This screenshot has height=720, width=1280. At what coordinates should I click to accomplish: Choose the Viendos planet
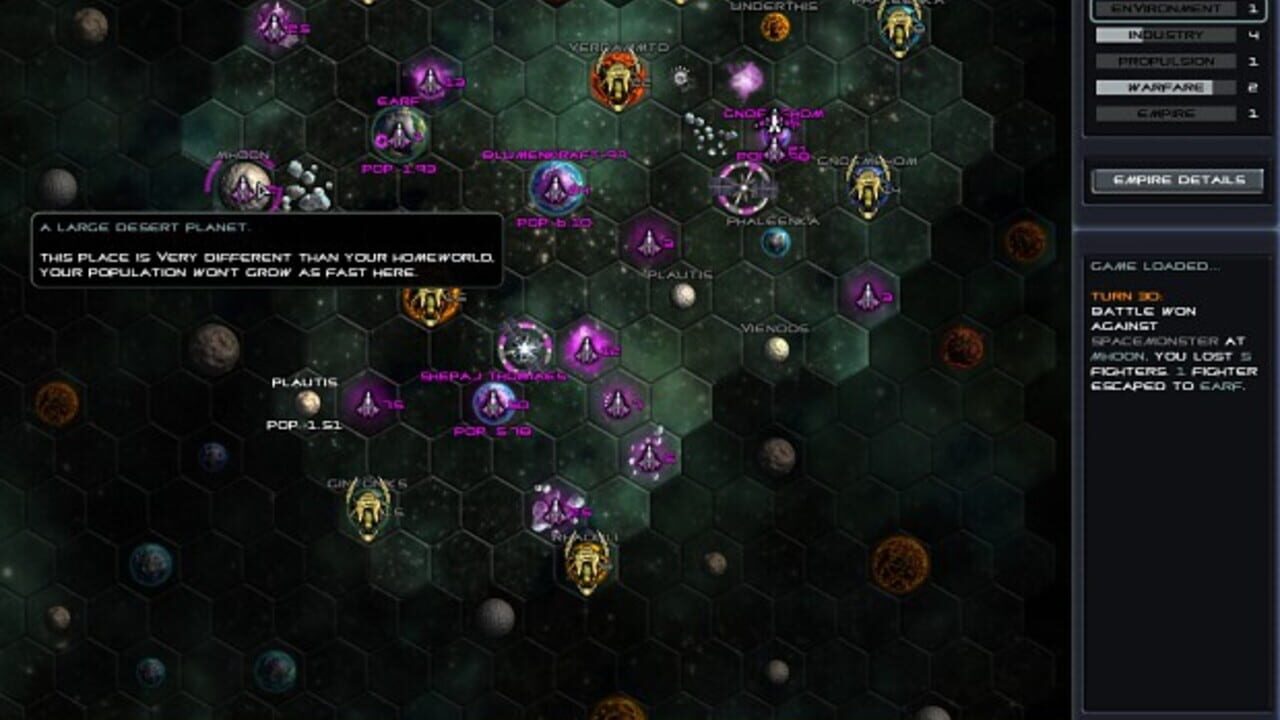click(x=777, y=349)
